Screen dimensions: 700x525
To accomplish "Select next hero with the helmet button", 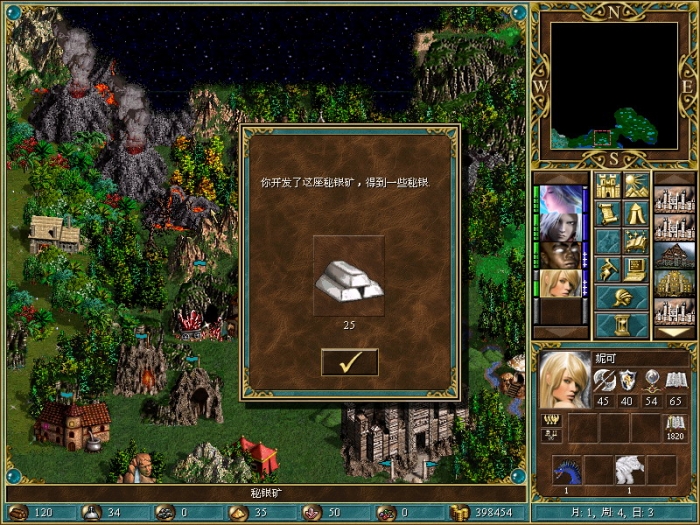I will (622, 297).
